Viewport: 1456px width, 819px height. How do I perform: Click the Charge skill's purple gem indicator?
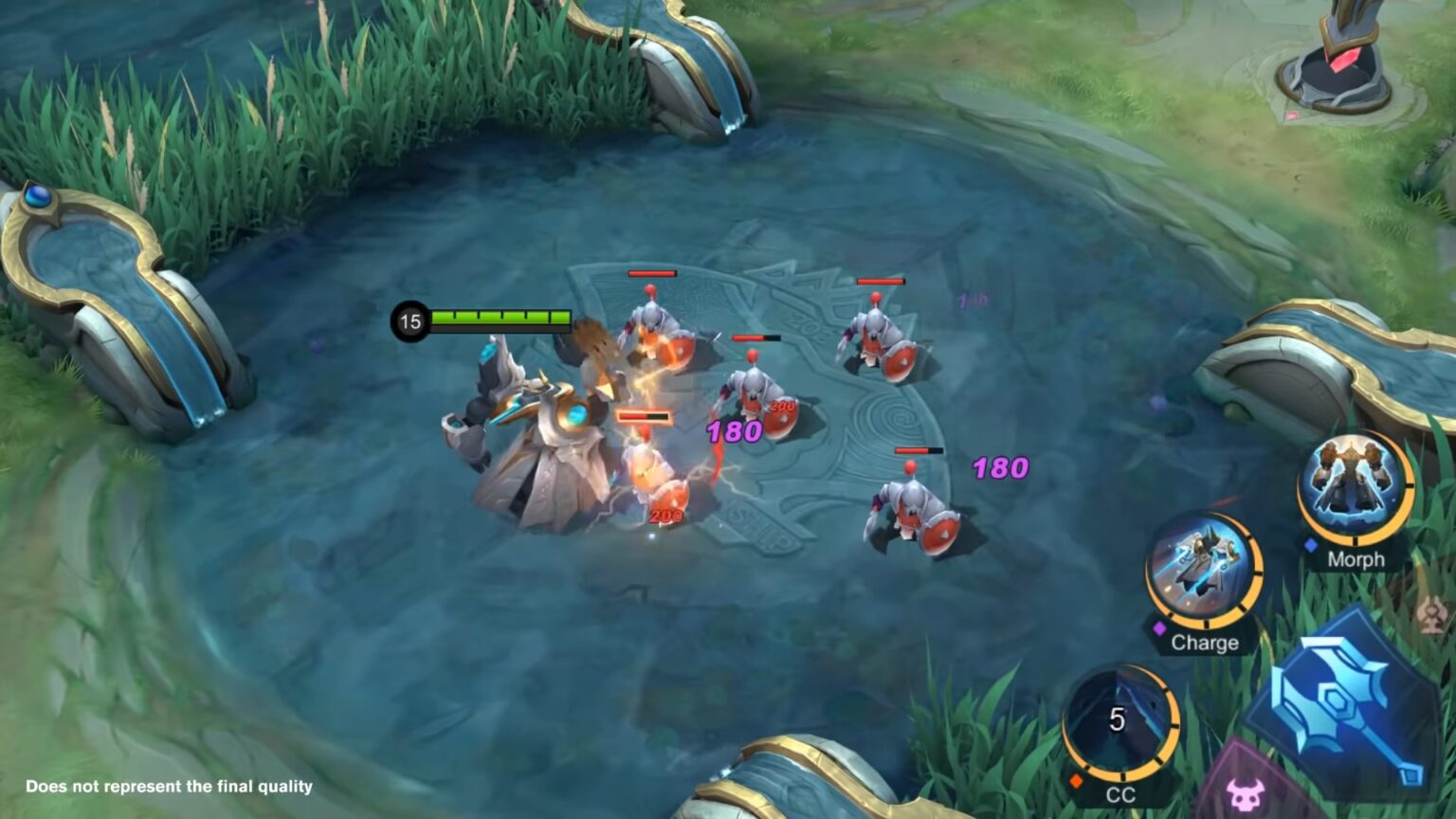[x=1162, y=626]
